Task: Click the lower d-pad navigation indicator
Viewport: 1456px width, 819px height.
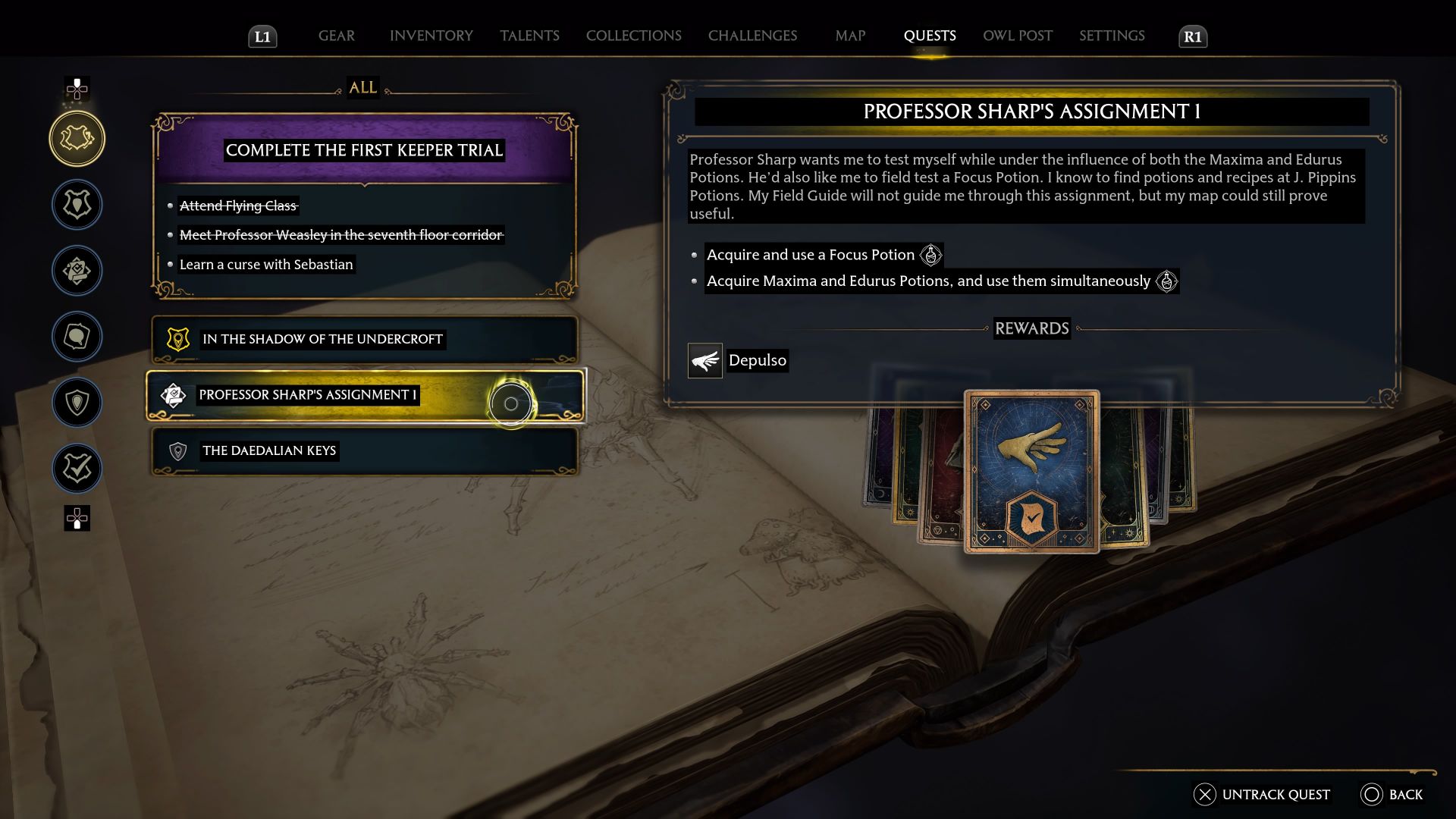Action: 77,519
